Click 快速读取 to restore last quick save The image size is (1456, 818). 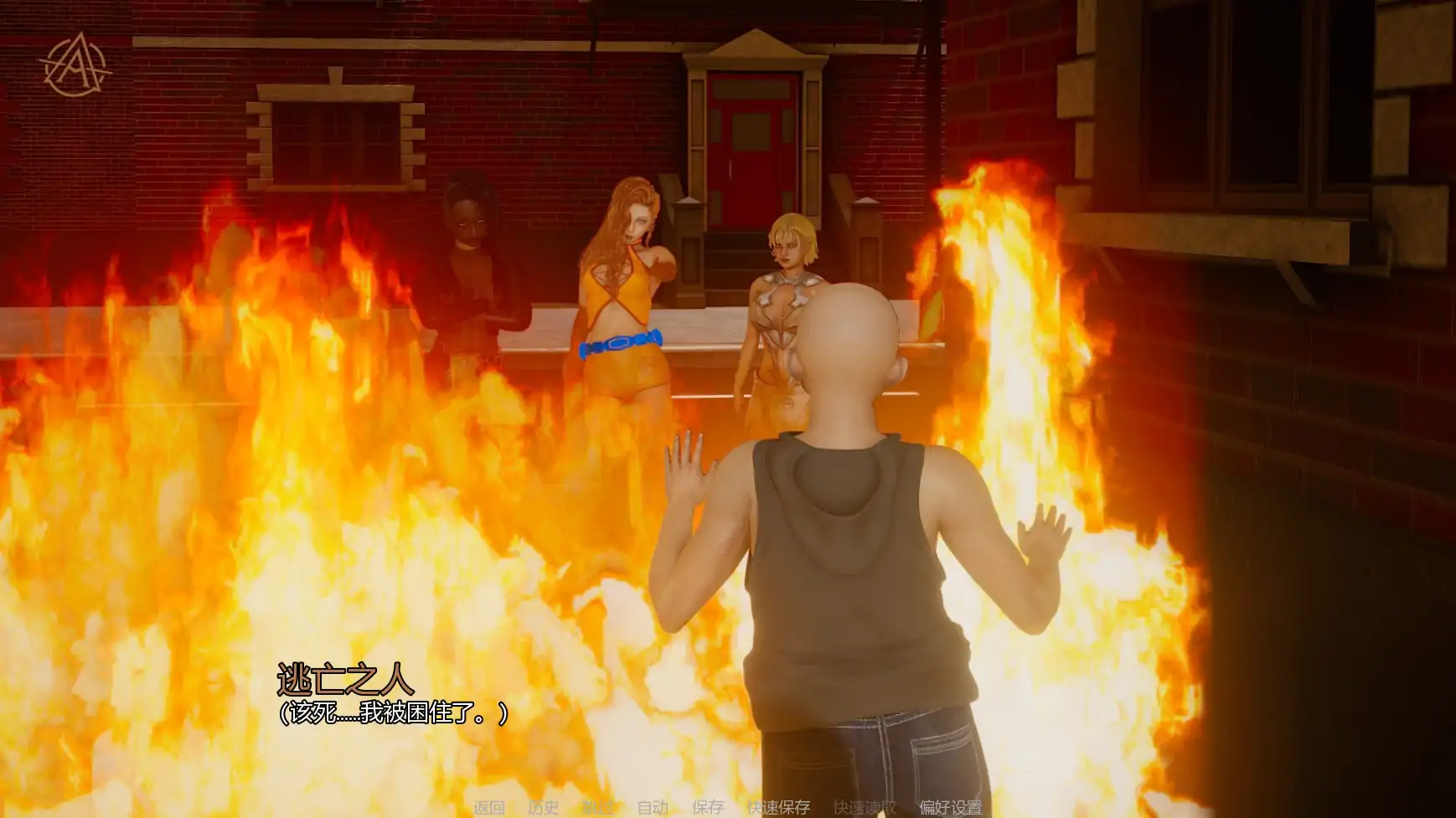coord(864,807)
